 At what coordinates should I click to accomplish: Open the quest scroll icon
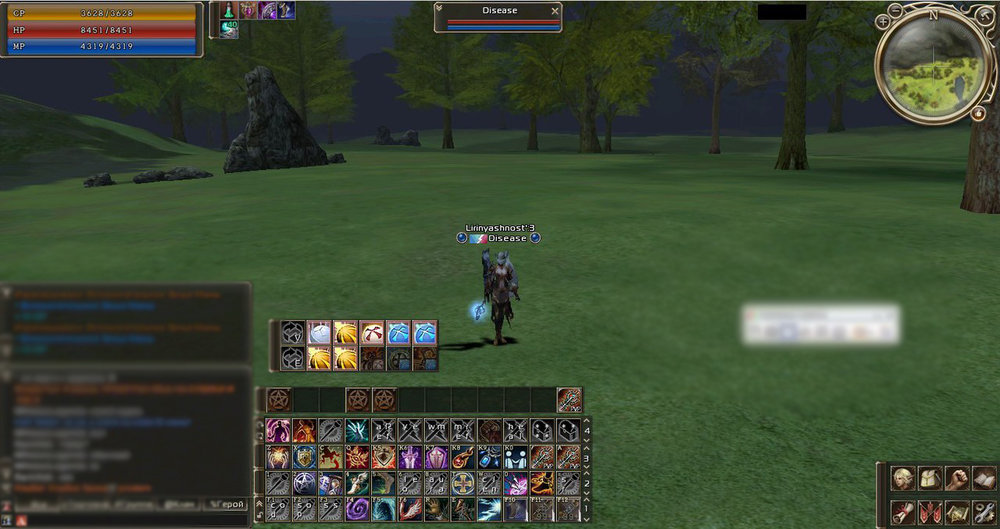[x=903, y=512]
